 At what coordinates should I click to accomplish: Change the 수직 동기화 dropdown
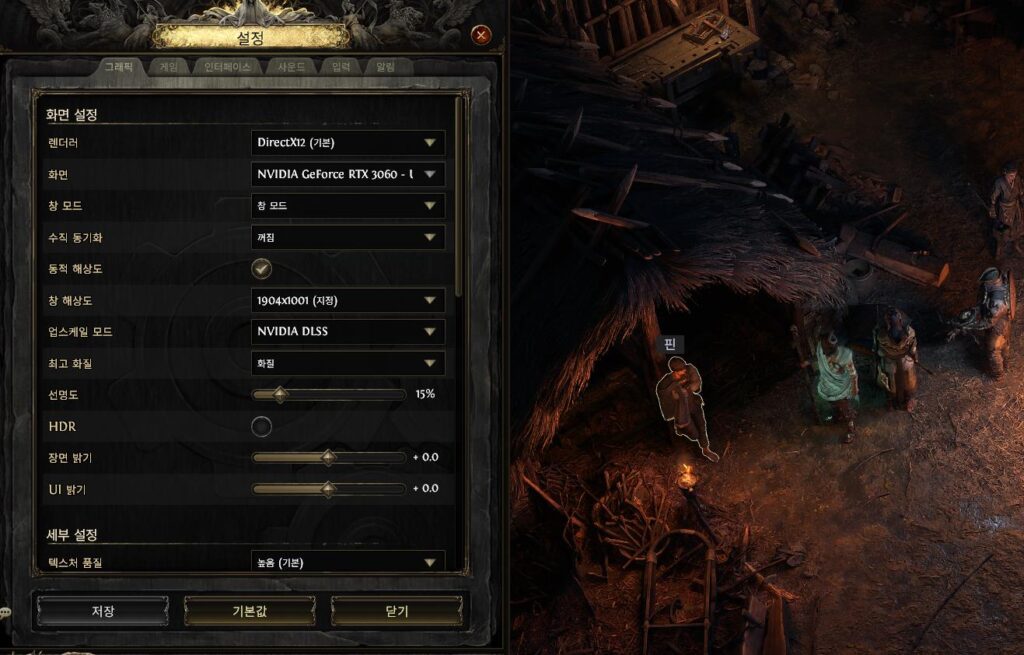347,237
